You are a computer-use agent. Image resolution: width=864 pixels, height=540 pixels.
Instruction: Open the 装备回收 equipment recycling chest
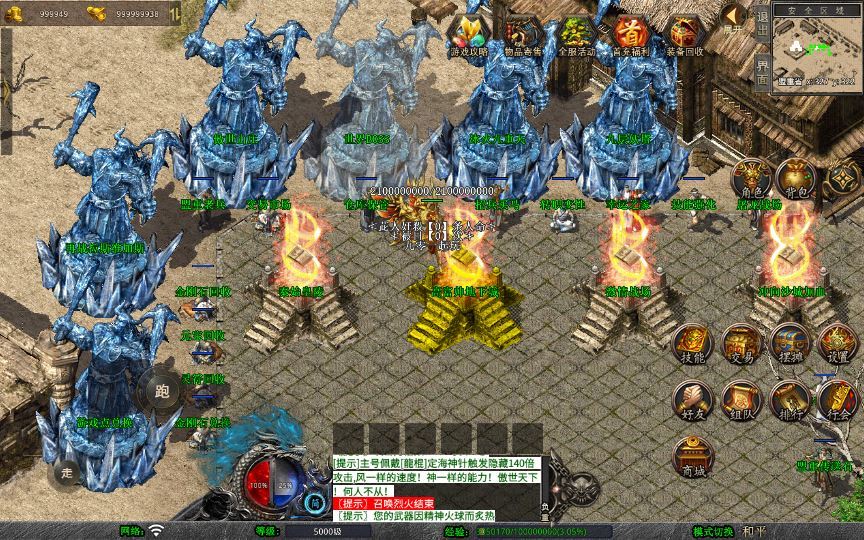[x=685, y=36]
